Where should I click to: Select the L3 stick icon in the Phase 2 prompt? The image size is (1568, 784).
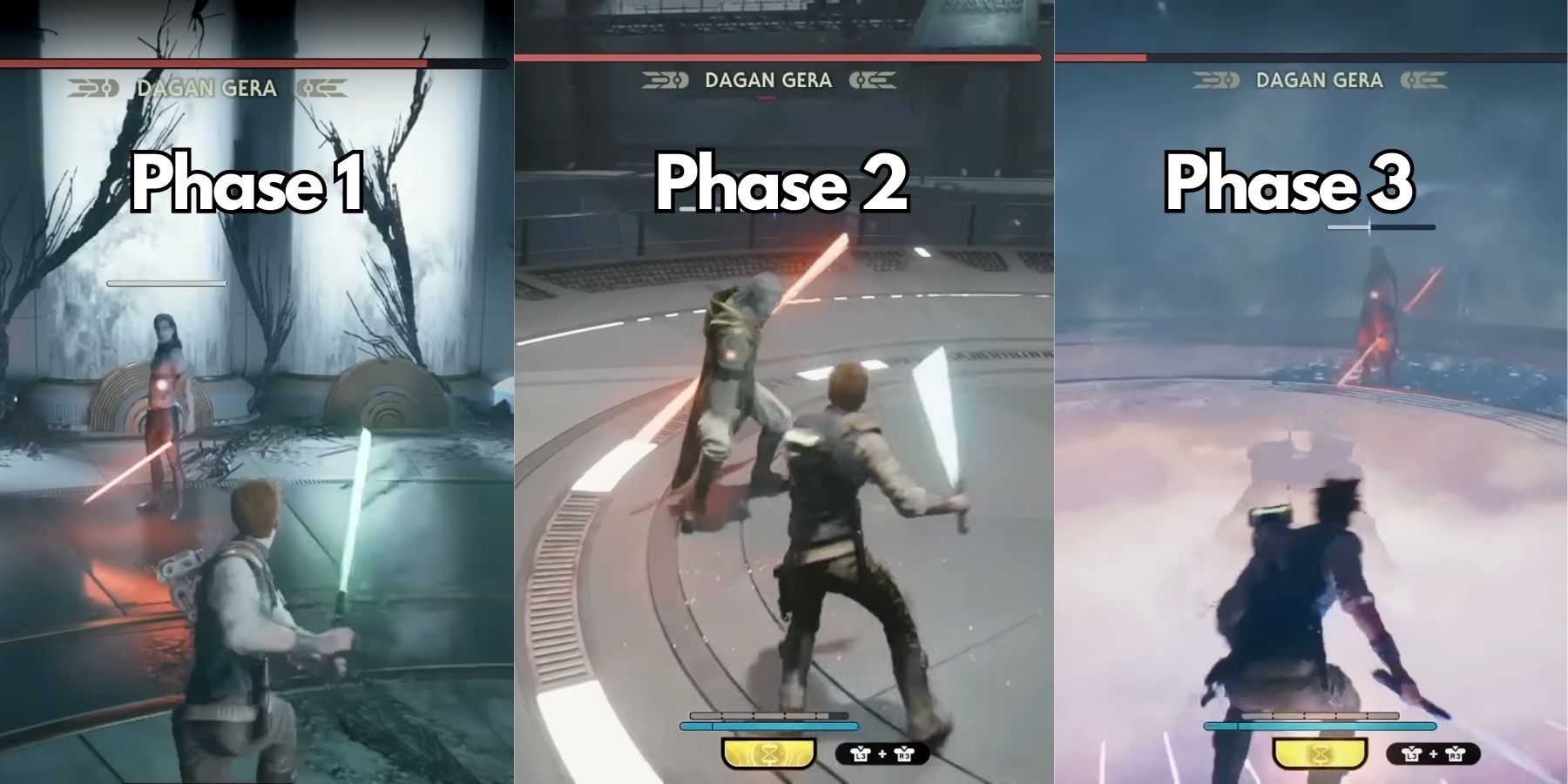coord(862,755)
